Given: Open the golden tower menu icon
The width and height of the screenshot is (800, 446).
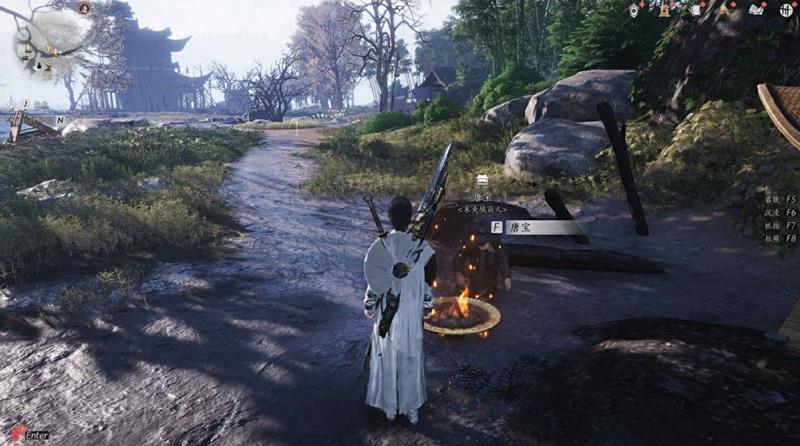Looking at the screenshot, I should (x=663, y=9).
